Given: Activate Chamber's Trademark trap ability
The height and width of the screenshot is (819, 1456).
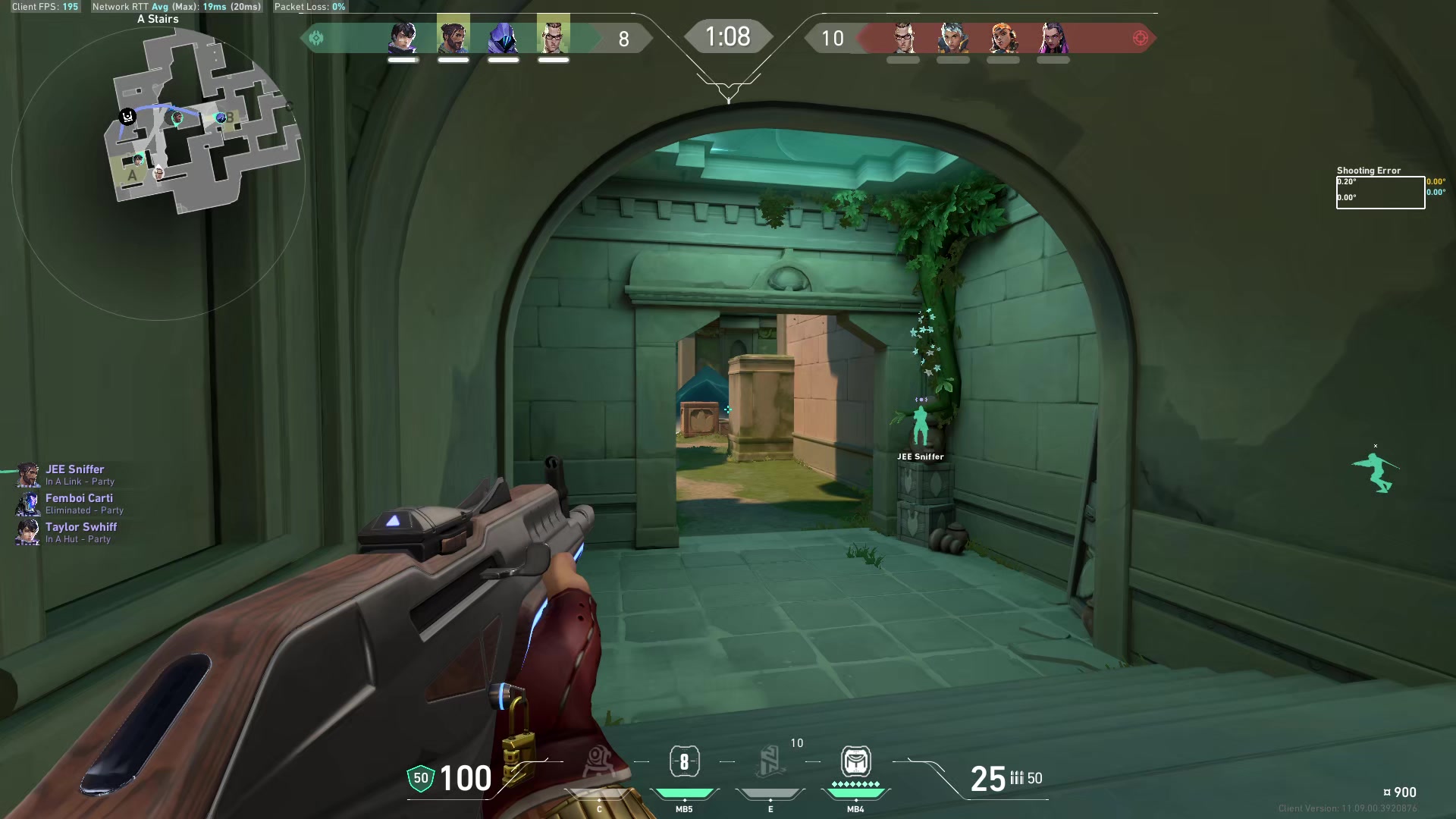Looking at the screenshot, I should (599, 762).
